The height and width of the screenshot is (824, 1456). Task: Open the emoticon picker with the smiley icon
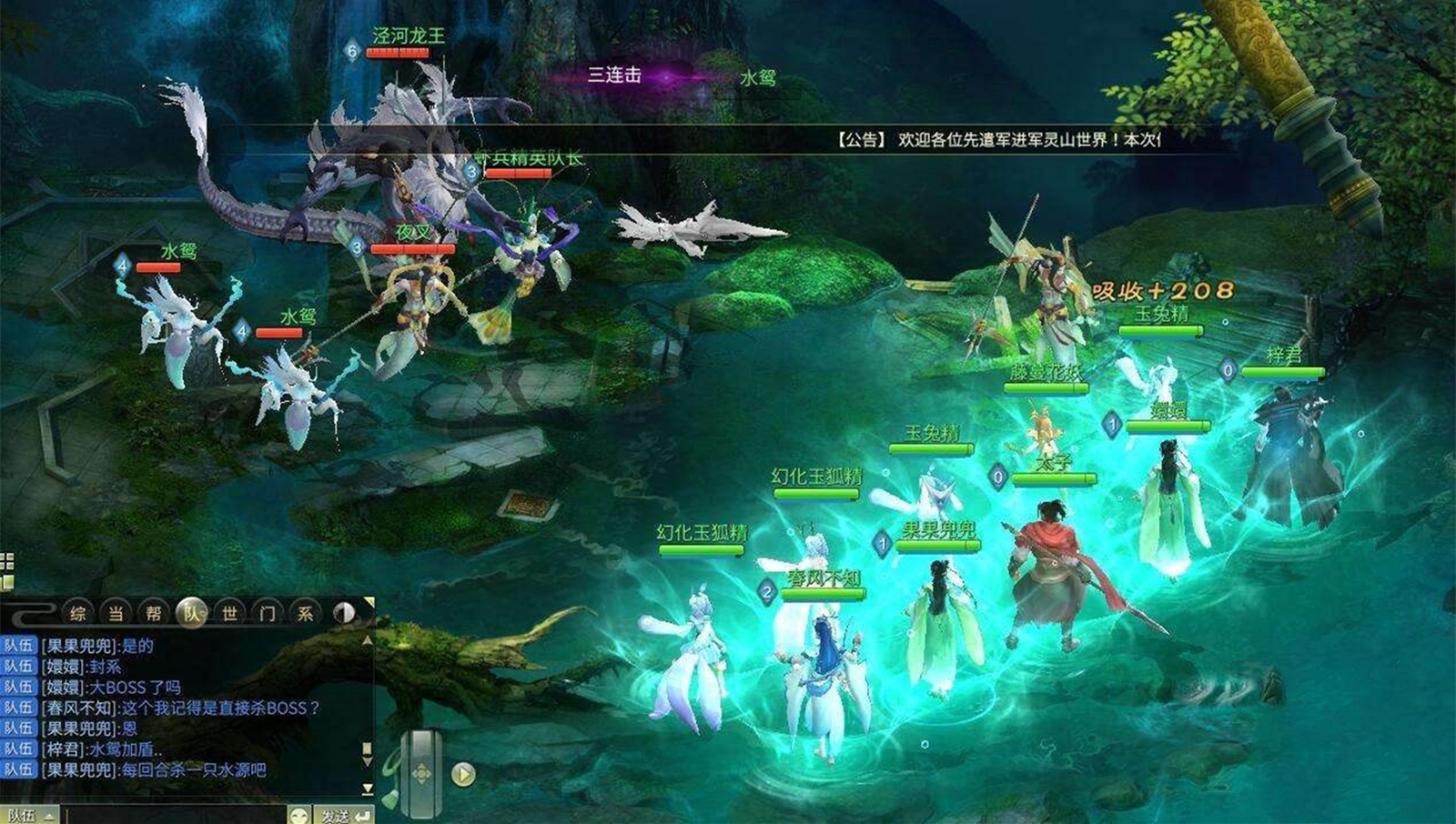click(298, 814)
